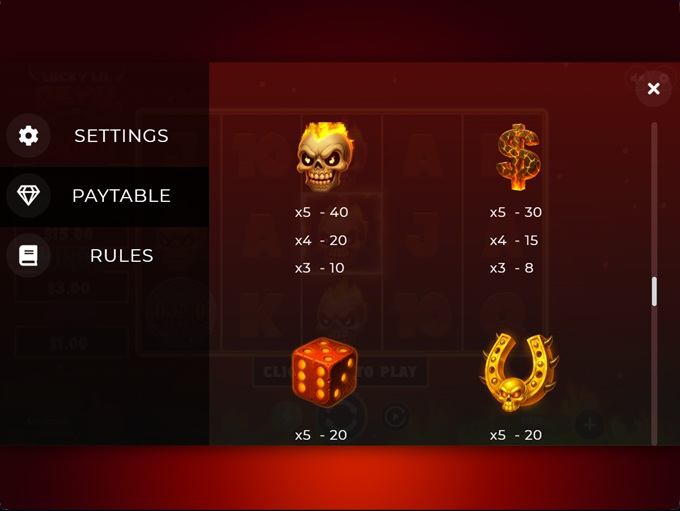
Task: Open the Settings section
Action: pos(121,136)
